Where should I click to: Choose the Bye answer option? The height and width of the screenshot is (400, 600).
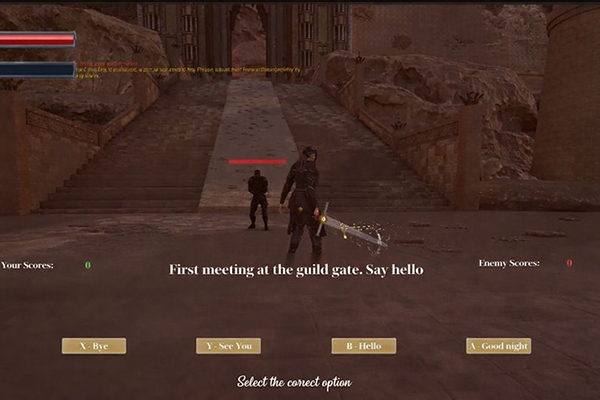click(94, 346)
